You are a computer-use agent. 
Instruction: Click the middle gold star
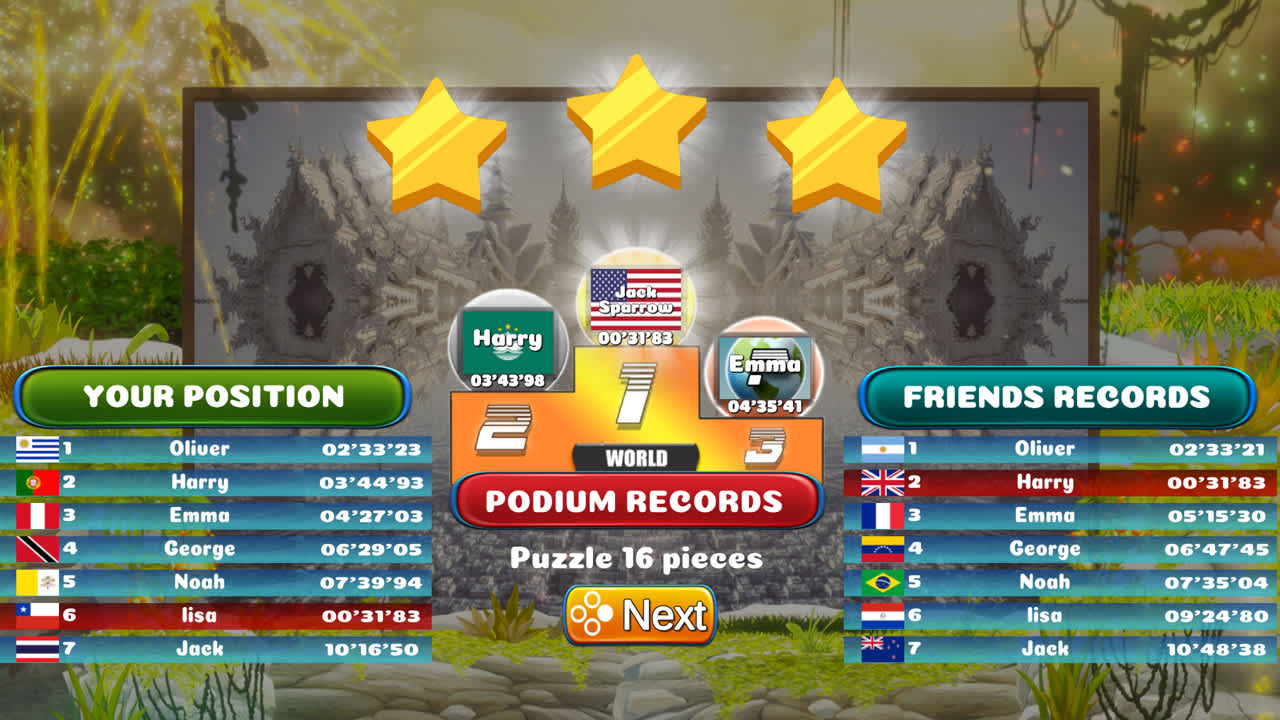[637, 125]
